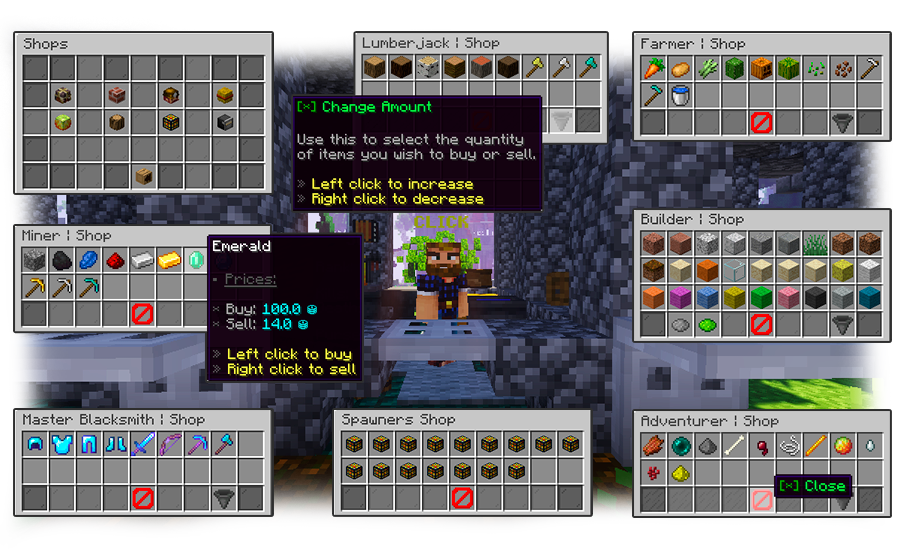The width and height of the screenshot is (900, 550).
Task: Select the carrot in the Farmer shop
Action: pos(652,69)
